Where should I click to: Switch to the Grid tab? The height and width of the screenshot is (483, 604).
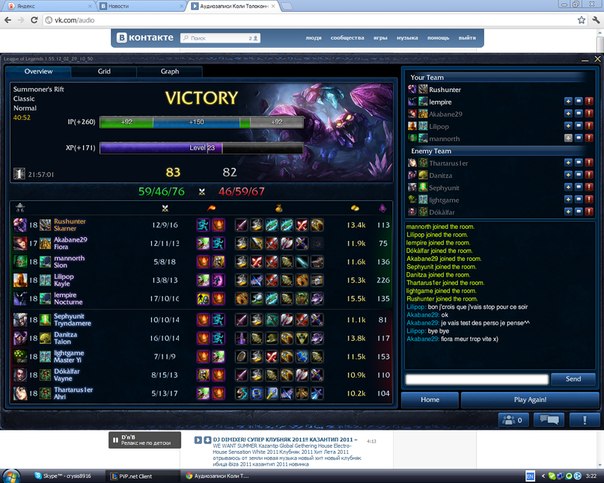[104, 72]
